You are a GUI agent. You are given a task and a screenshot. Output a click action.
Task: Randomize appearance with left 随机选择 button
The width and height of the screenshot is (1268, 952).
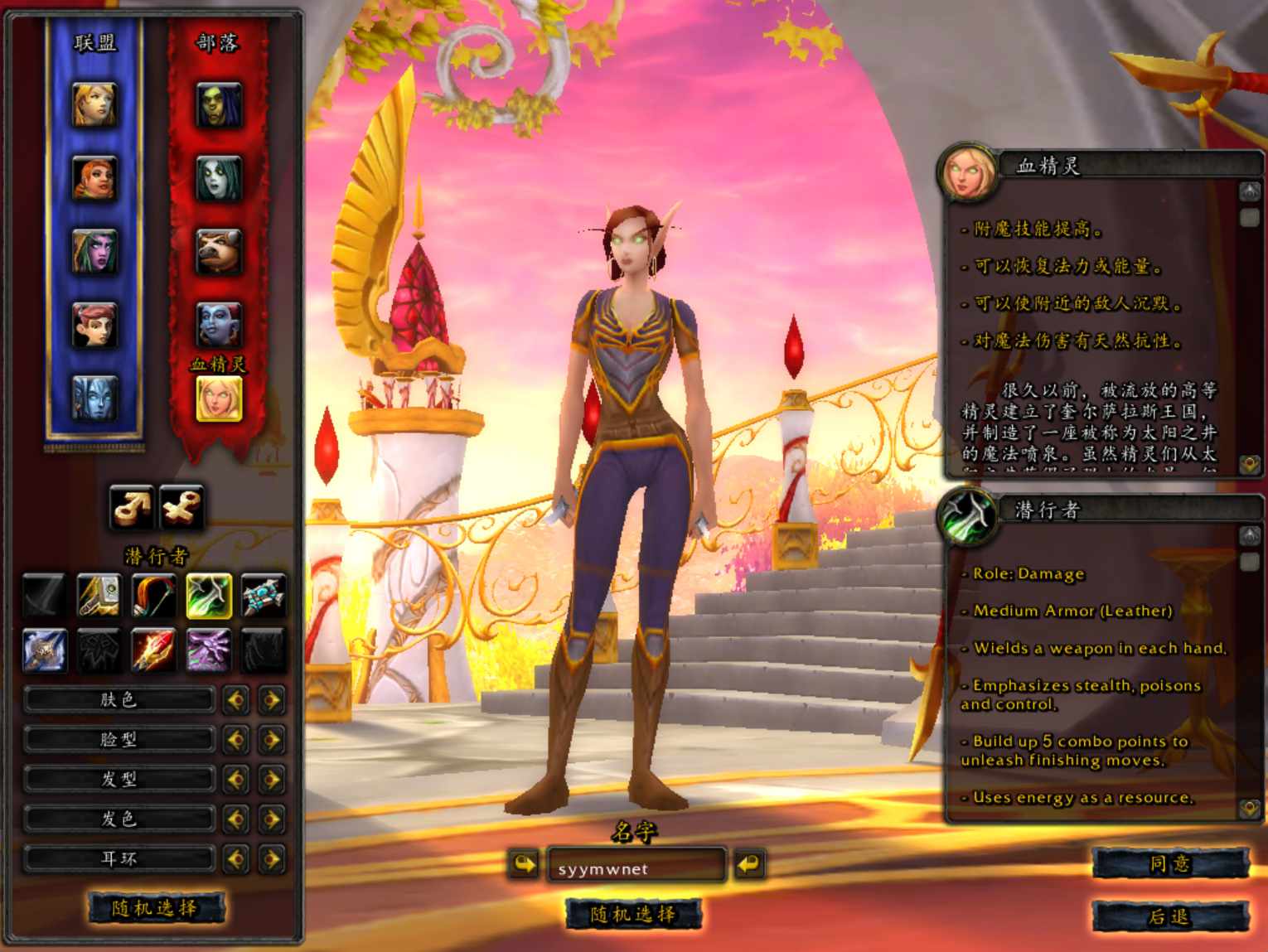155,908
